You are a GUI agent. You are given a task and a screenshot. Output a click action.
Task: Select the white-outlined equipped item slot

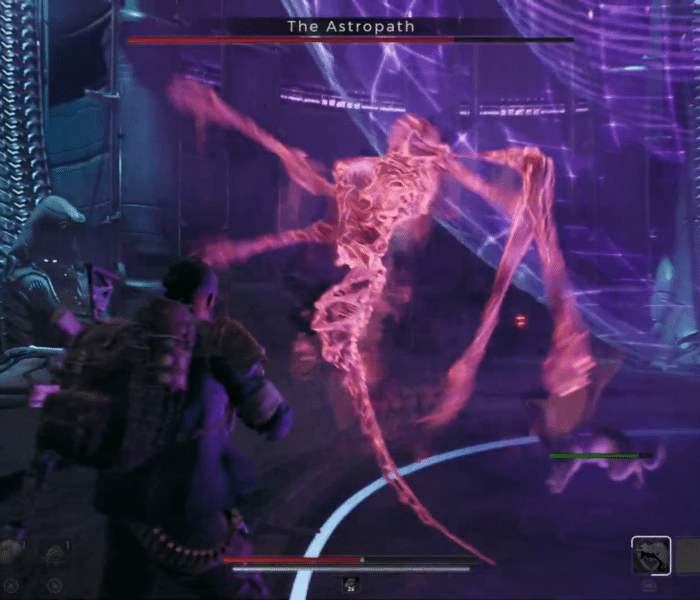click(651, 555)
